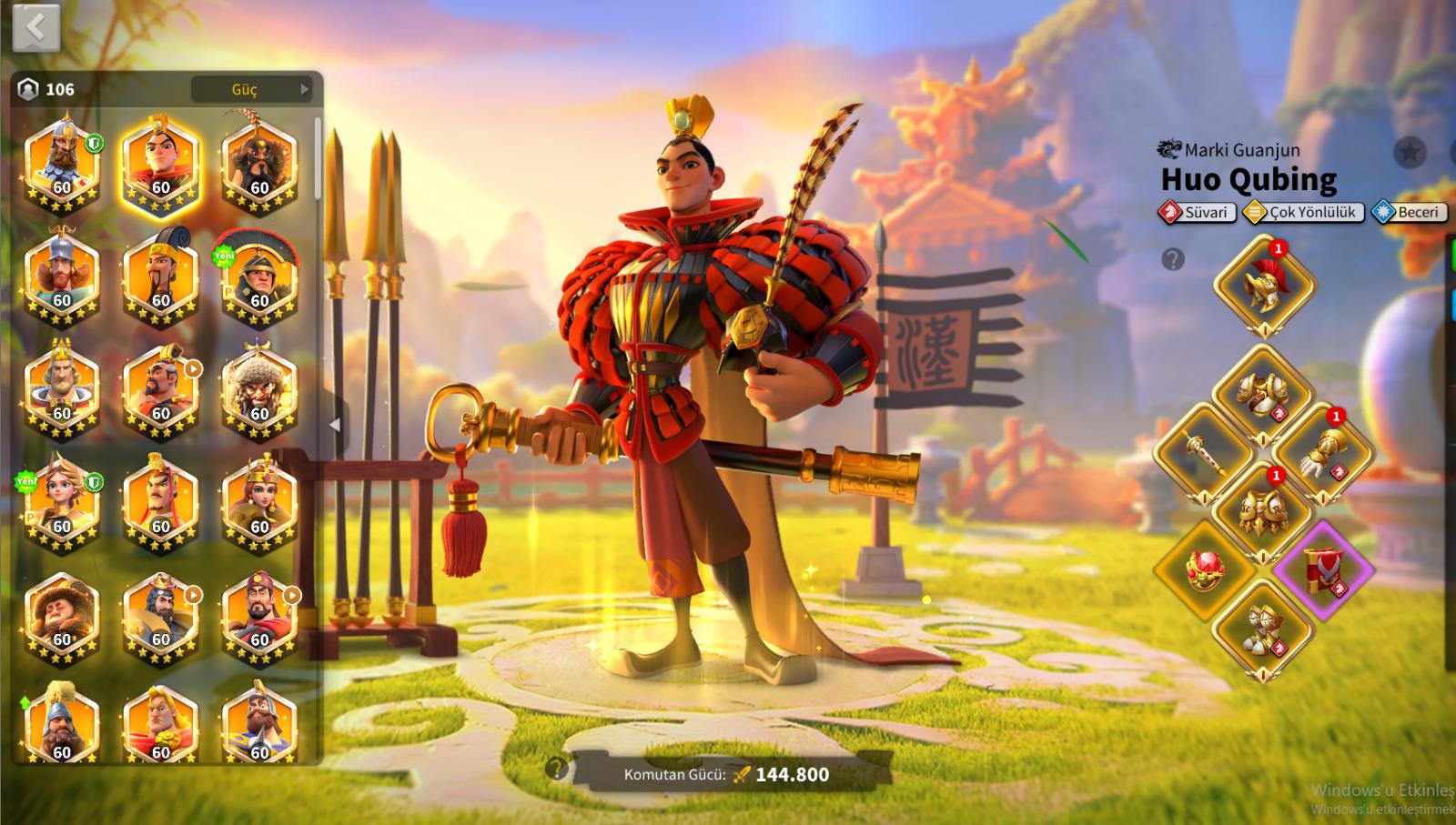This screenshot has width=1456, height=825.
Task: Show the Beceri talent tag
Action: coord(1410,212)
